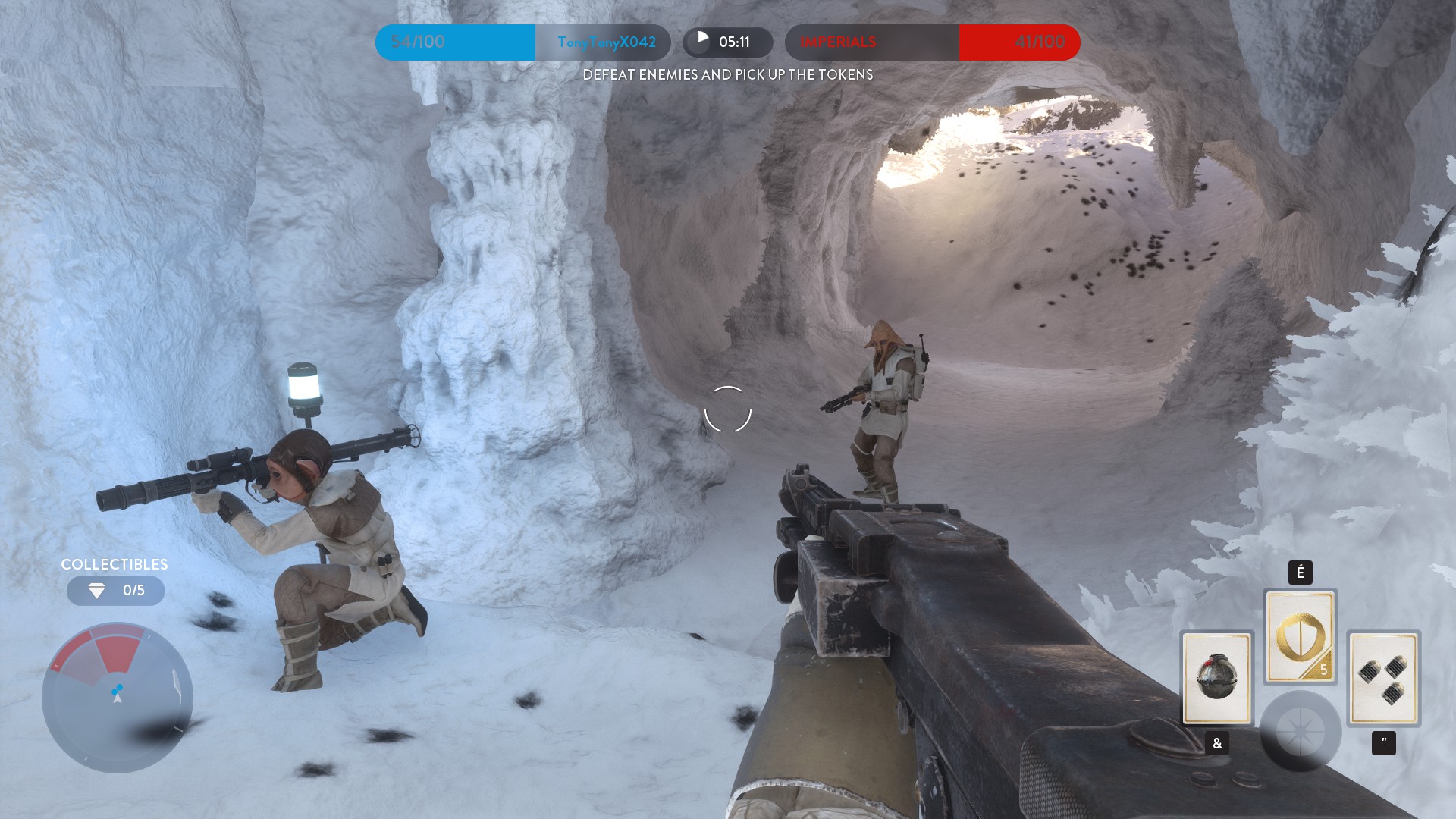Image resolution: width=1456 pixels, height=819 pixels.
Task: Select the thermal detonator star card
Action: tap(1216, 677)
